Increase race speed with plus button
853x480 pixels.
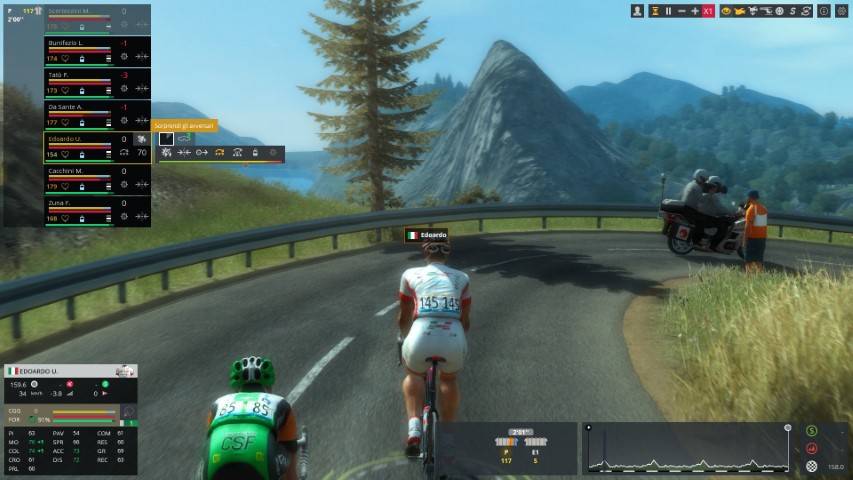point(695,11)
